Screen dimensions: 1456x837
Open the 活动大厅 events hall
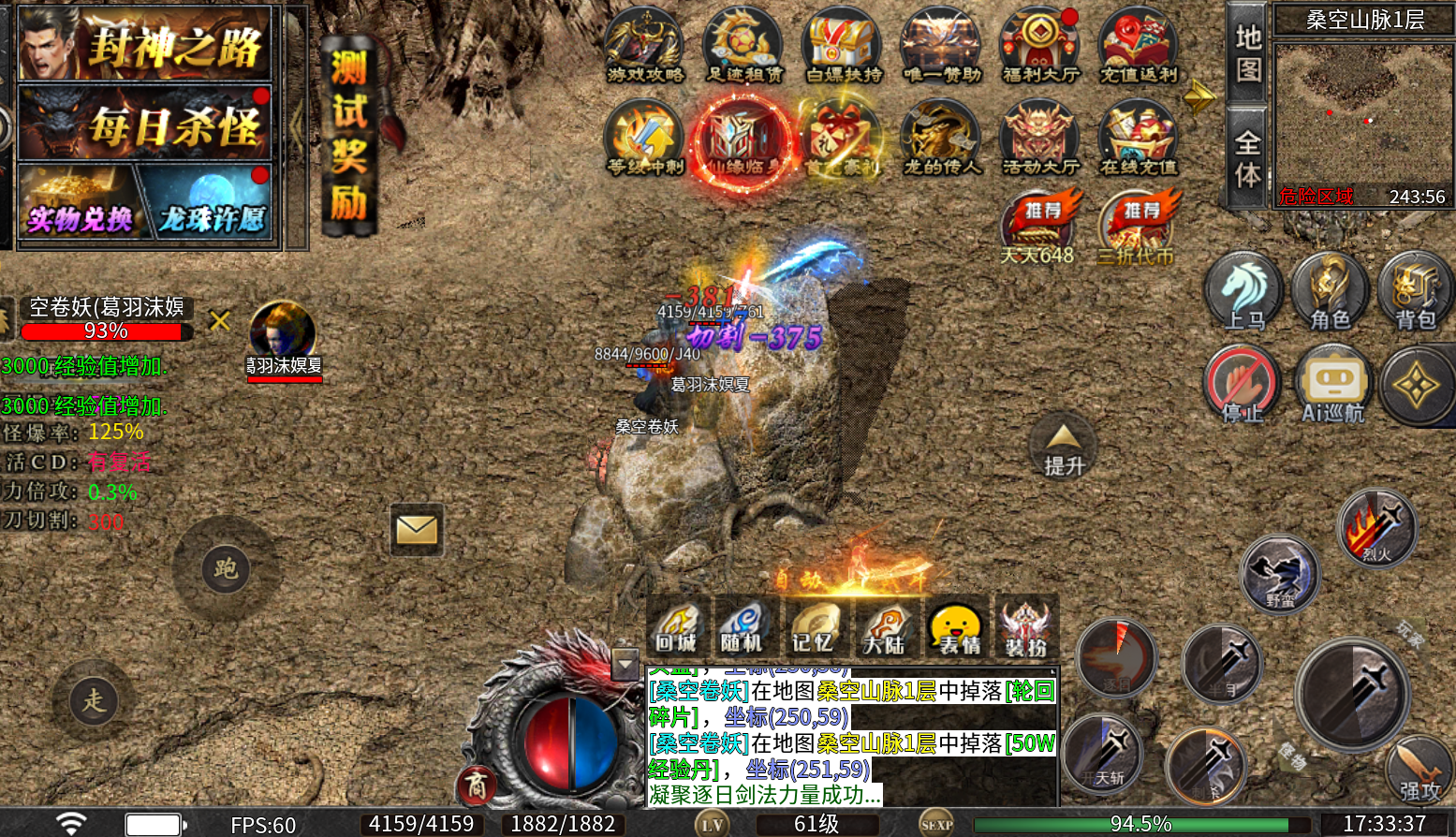[x=1039, y=139]
